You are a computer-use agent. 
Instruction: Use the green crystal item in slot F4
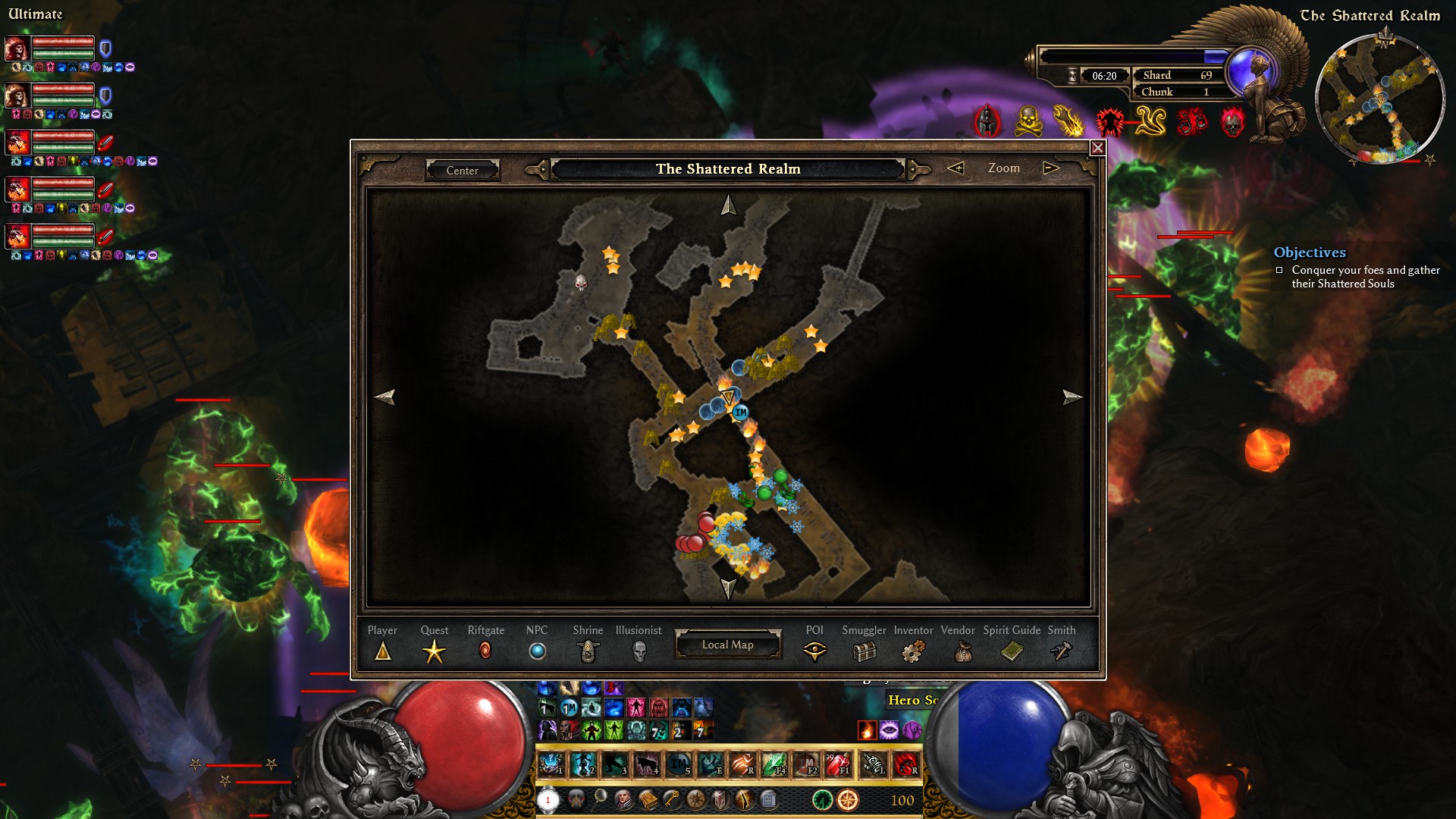pos(774,764)
